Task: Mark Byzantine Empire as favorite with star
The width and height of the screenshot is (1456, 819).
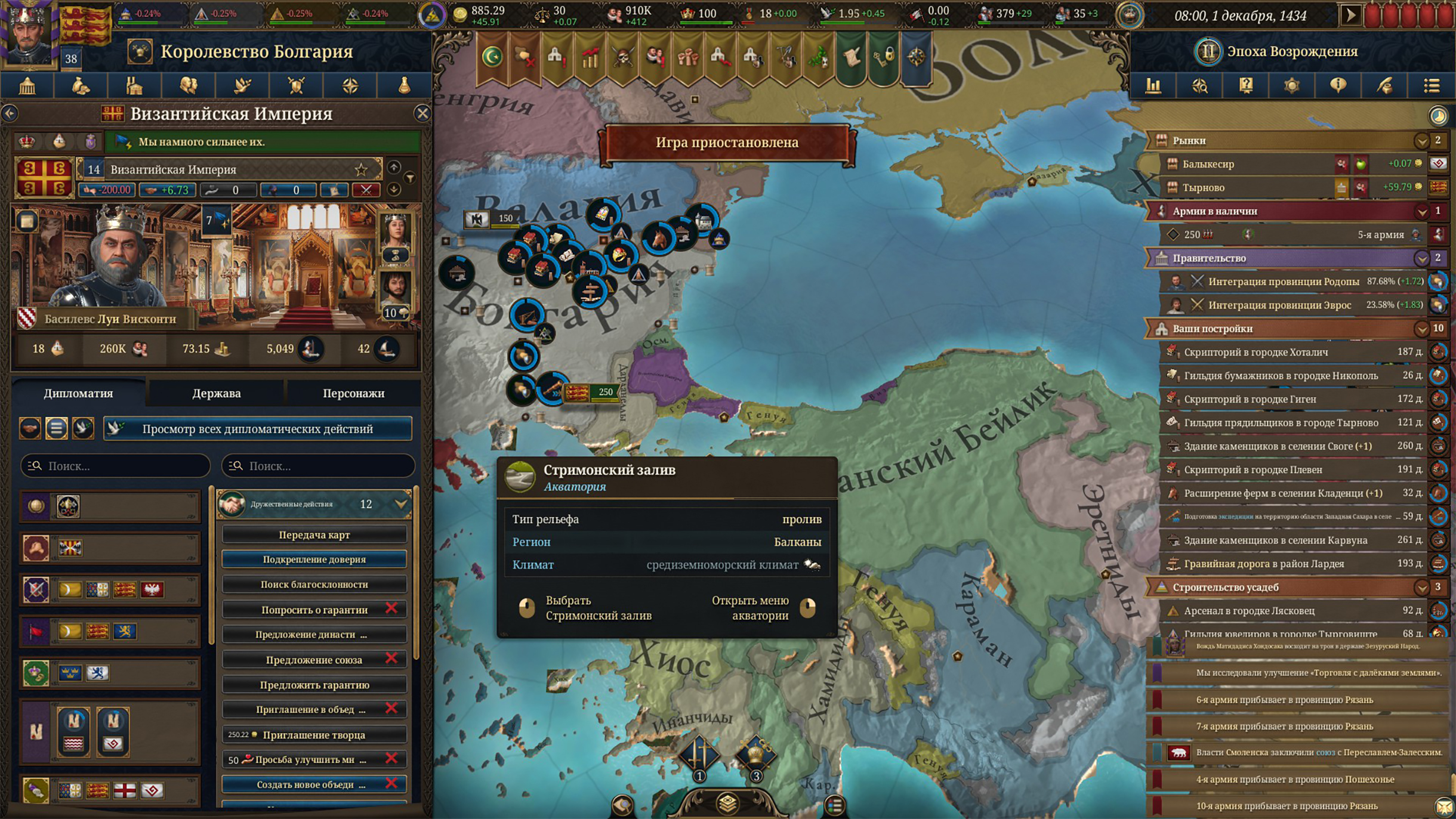Action: [361, 169]
